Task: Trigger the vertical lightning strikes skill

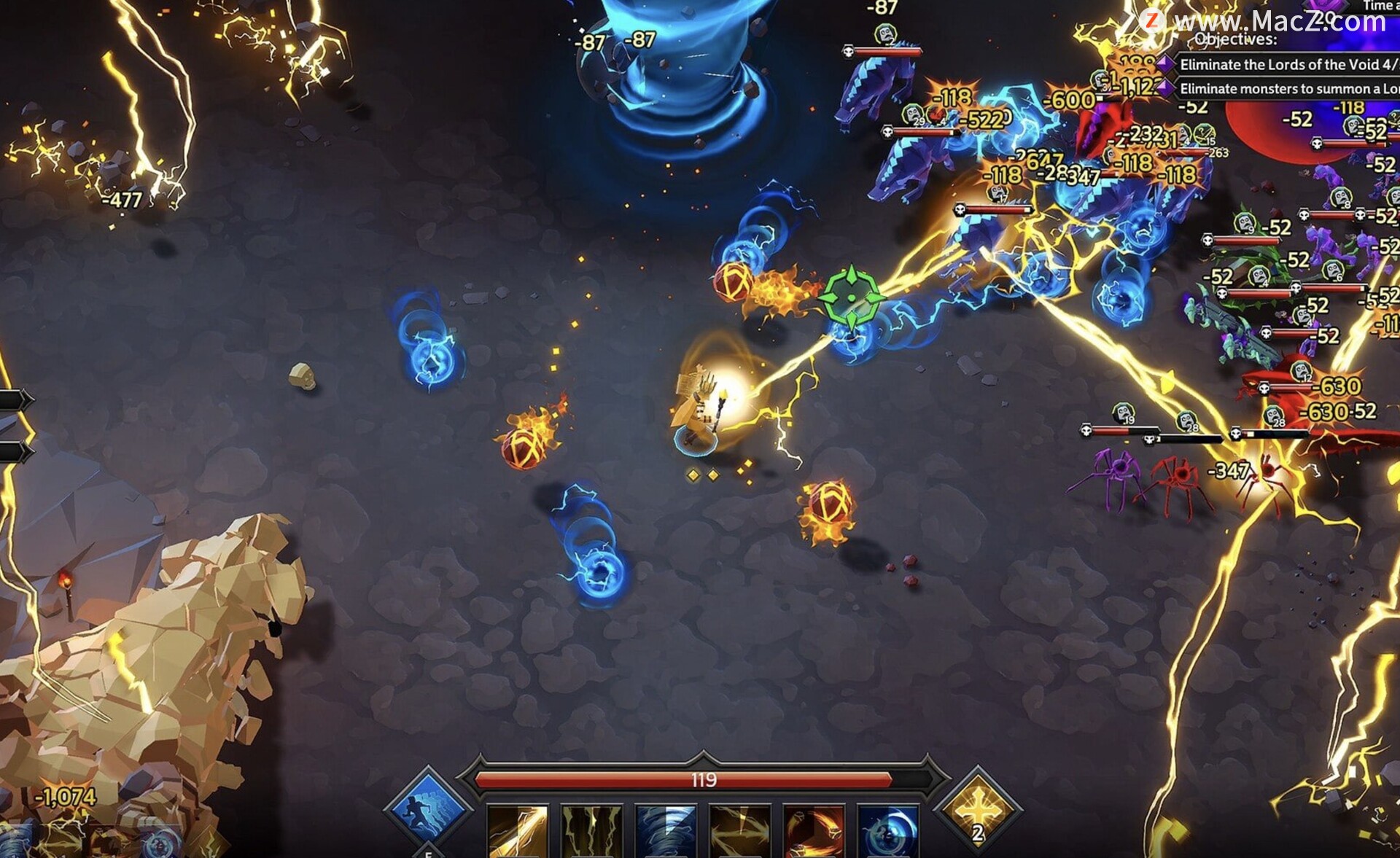Action: 591,831
